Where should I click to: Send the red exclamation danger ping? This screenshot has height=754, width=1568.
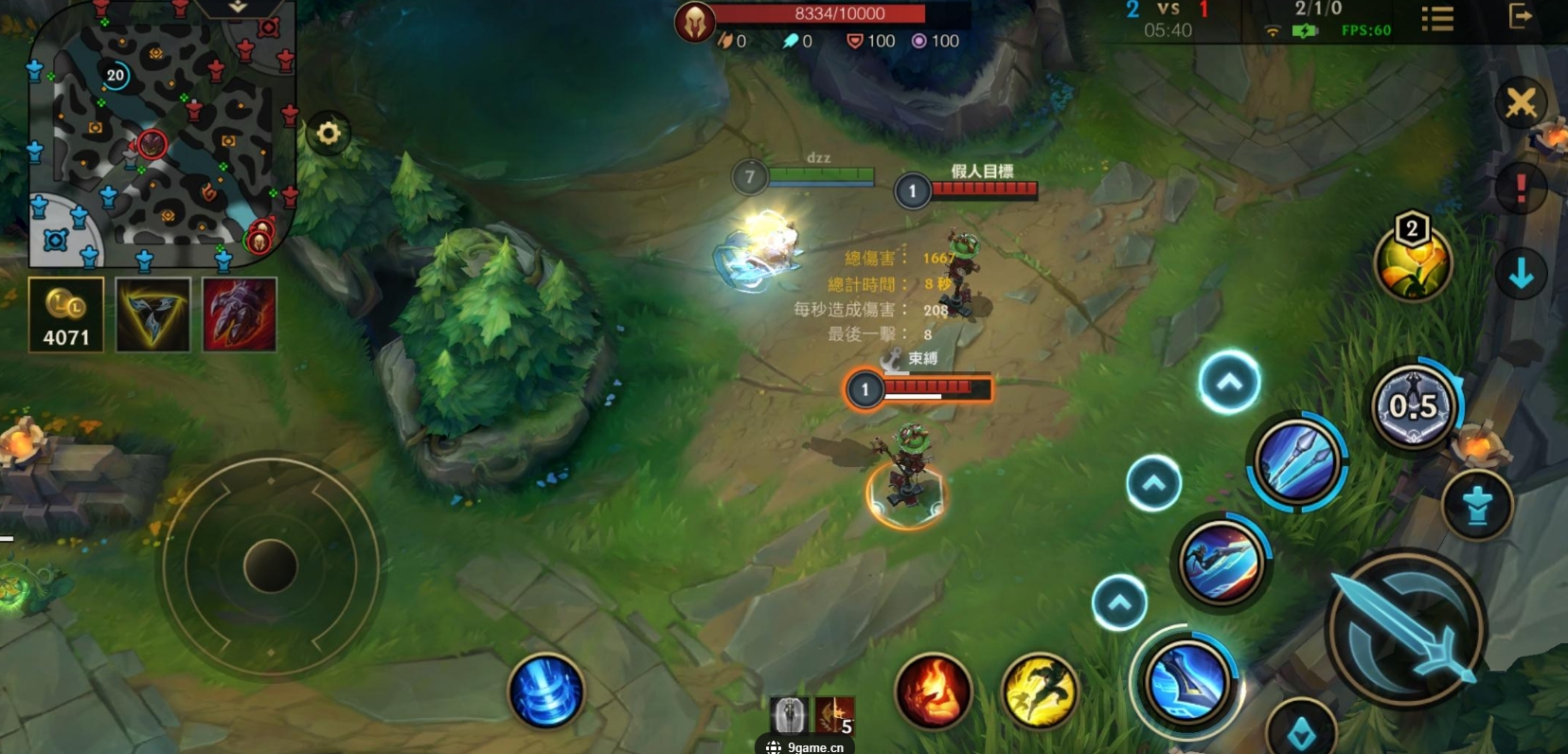(1521, 188)
